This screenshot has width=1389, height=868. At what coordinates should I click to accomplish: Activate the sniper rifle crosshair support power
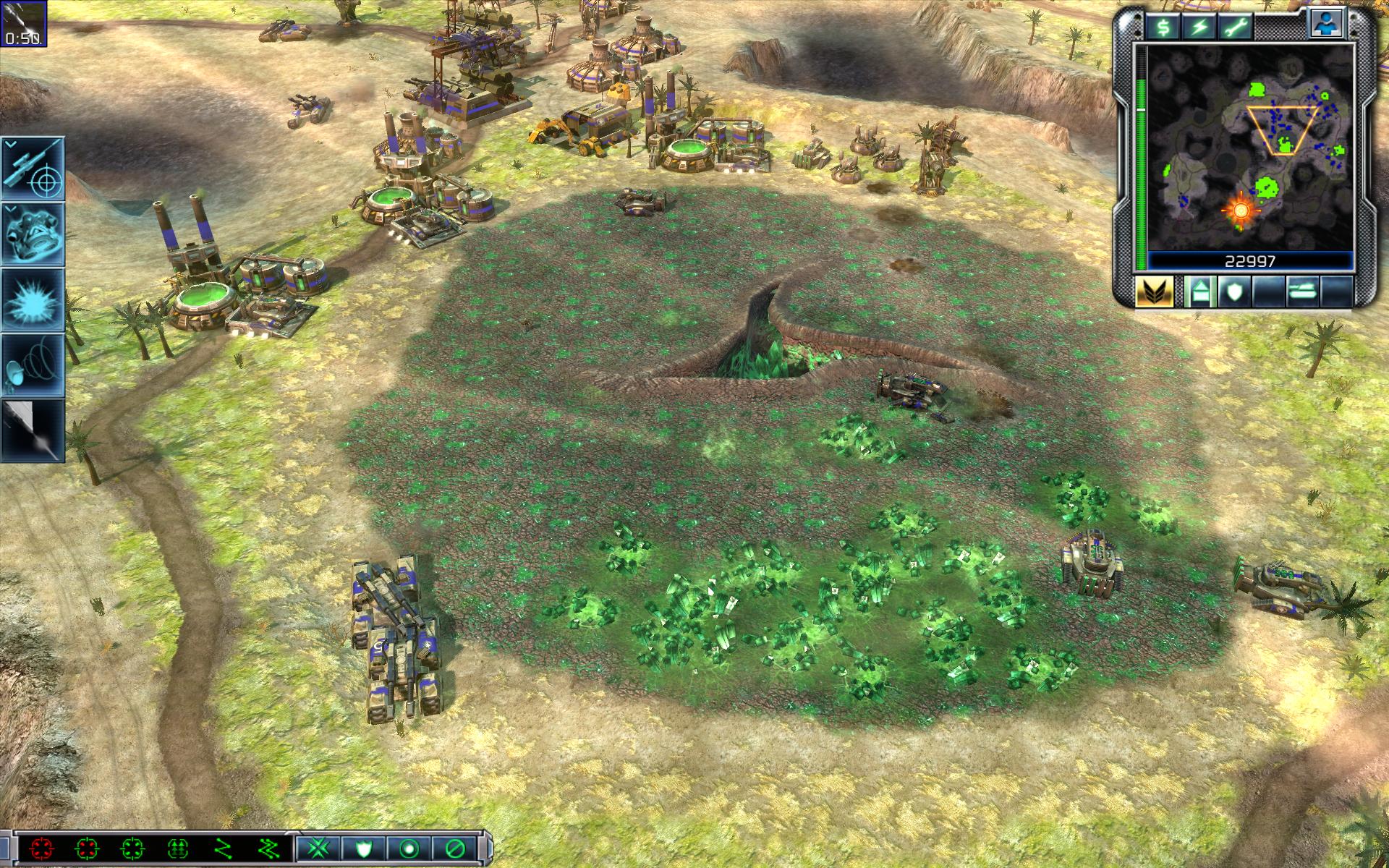[33, 168]
